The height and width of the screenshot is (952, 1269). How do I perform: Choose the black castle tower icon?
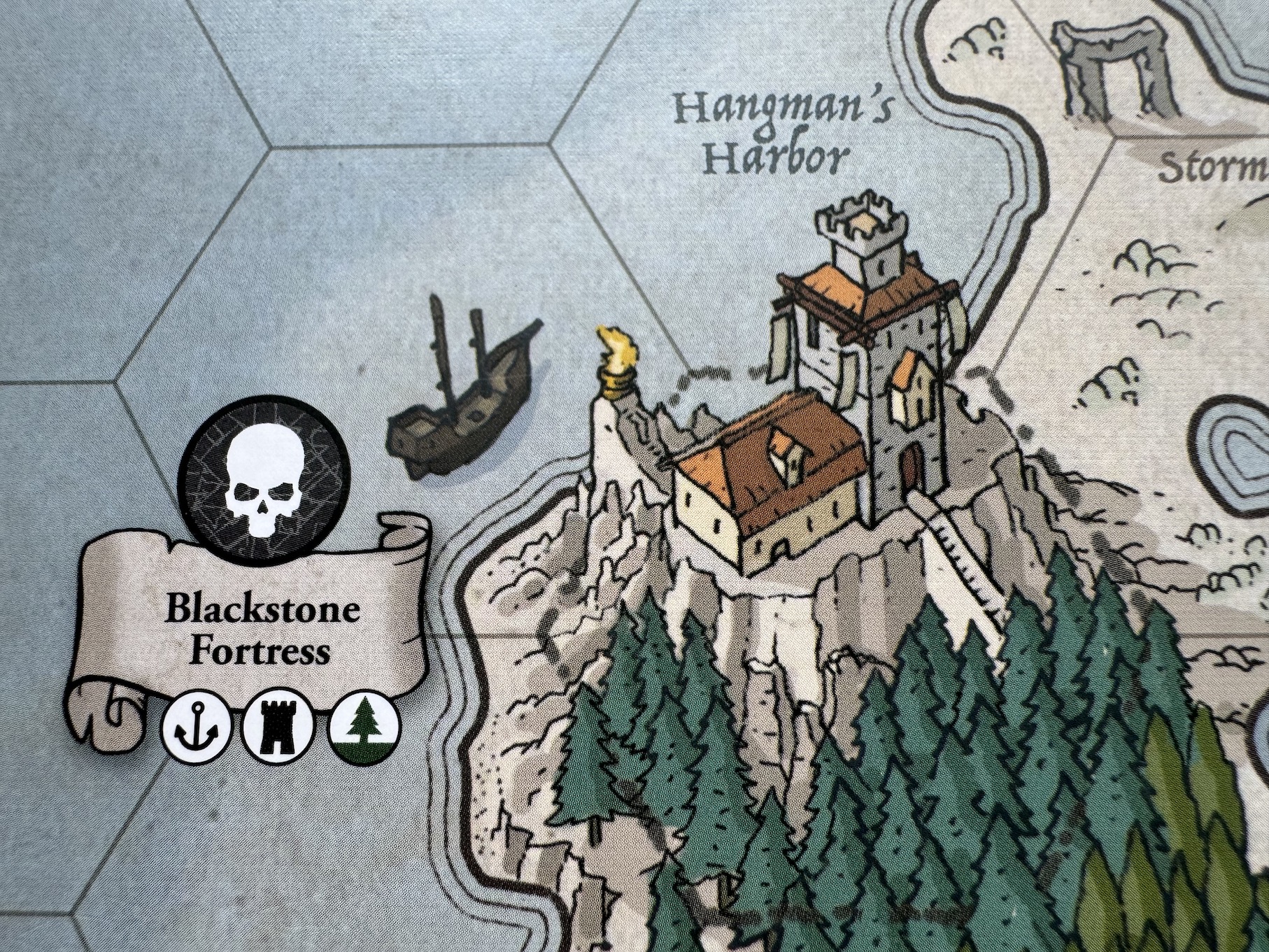point(278,730)
